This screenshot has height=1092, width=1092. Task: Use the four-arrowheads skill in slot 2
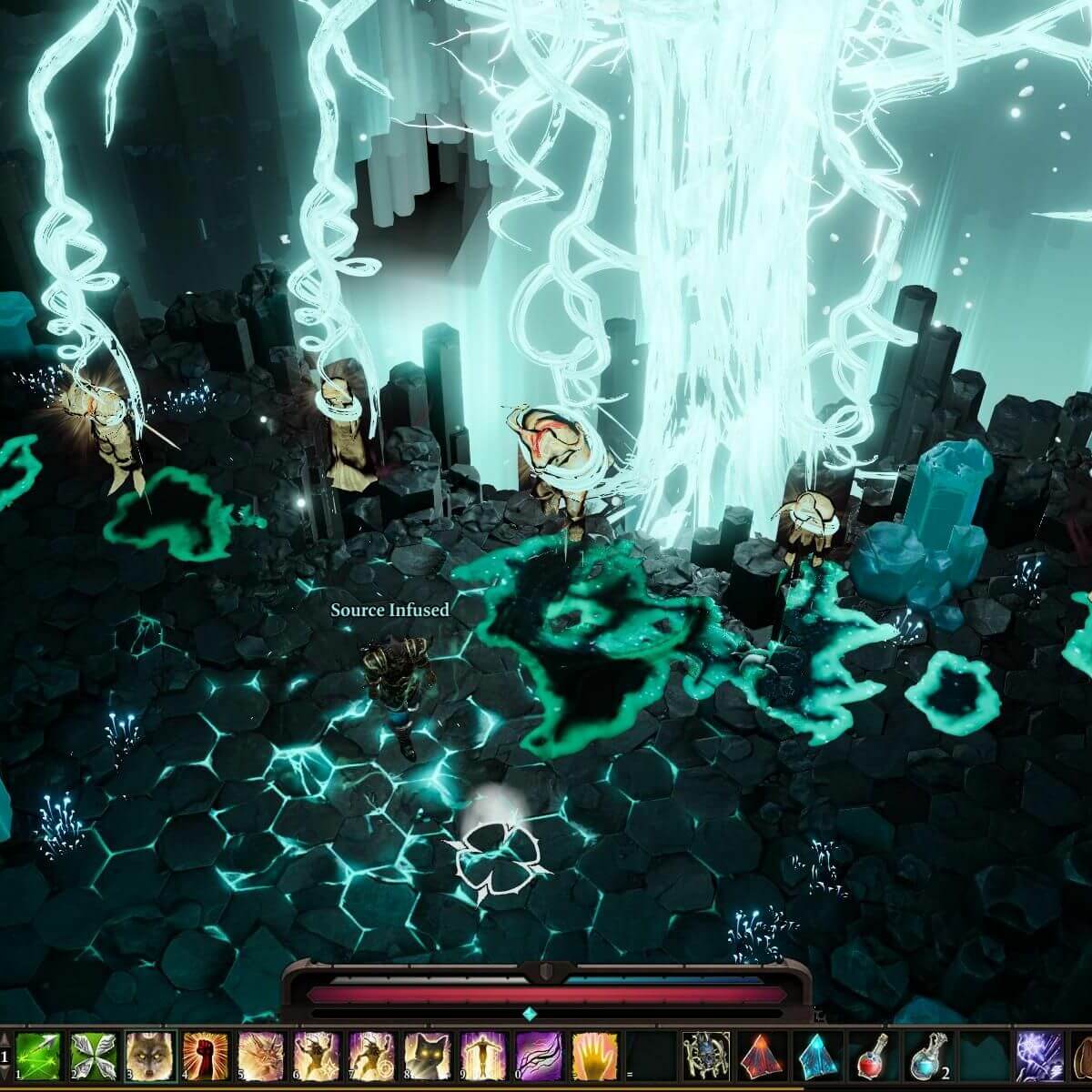tap(94, 1056)
